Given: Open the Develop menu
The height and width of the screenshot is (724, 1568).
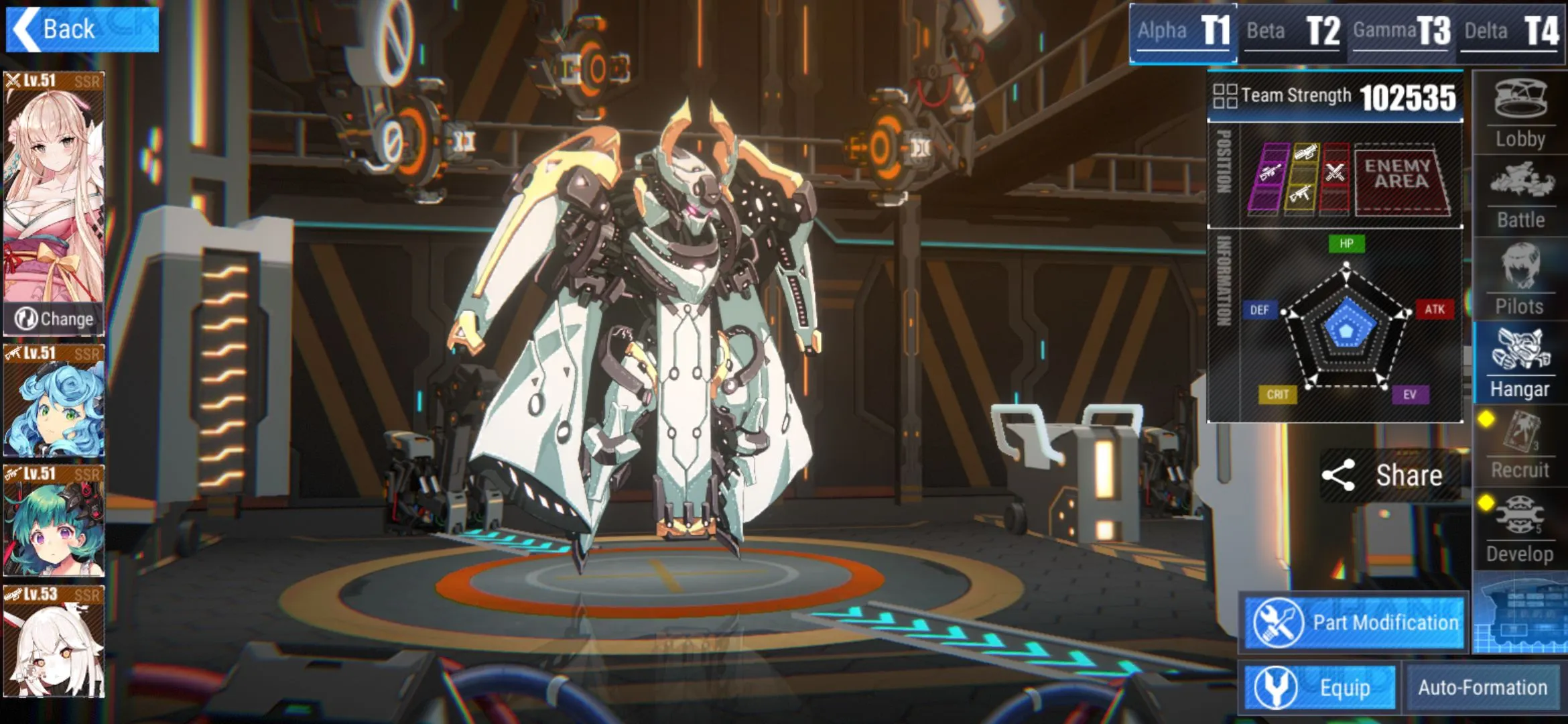Looking at the screenshot, I should (1520, 530).
